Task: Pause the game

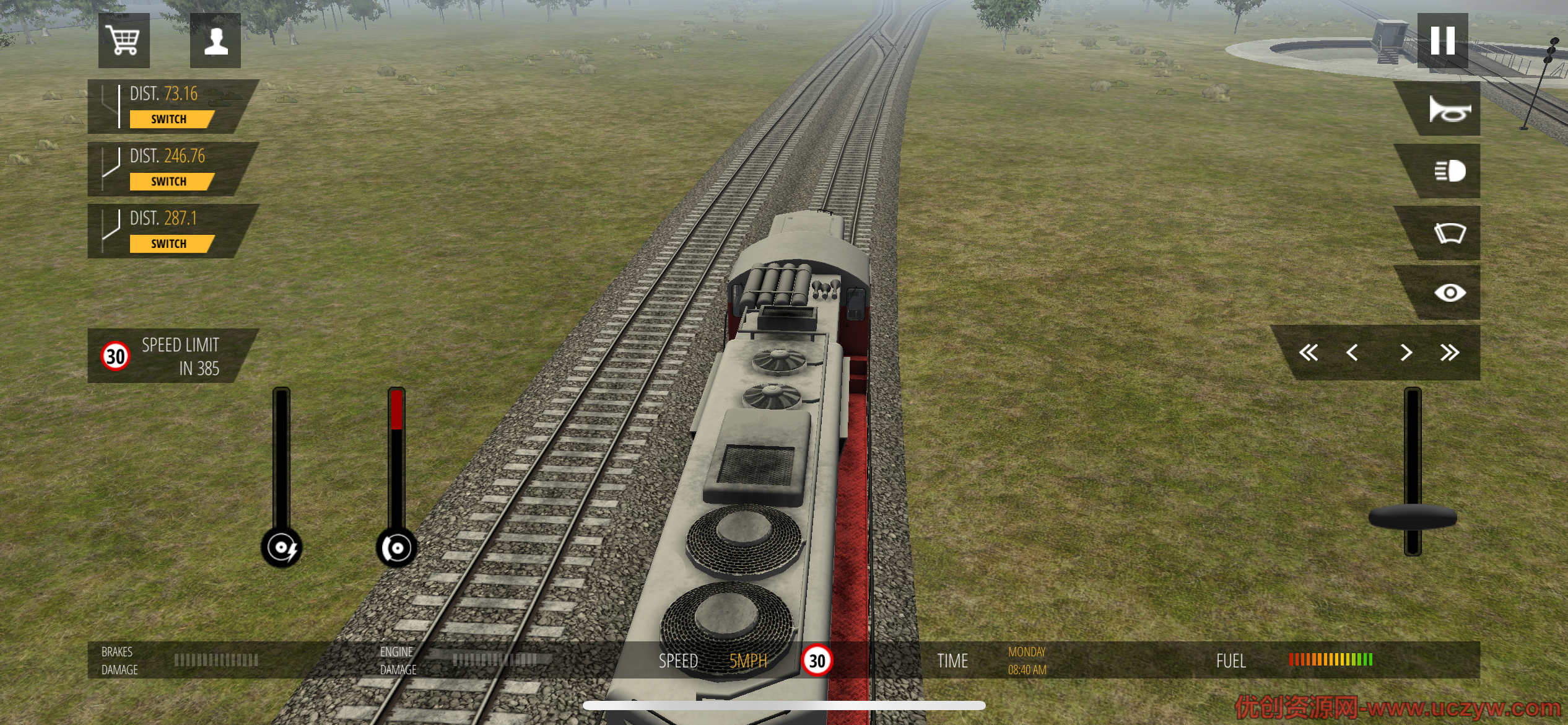Action: coord(1442,41)
